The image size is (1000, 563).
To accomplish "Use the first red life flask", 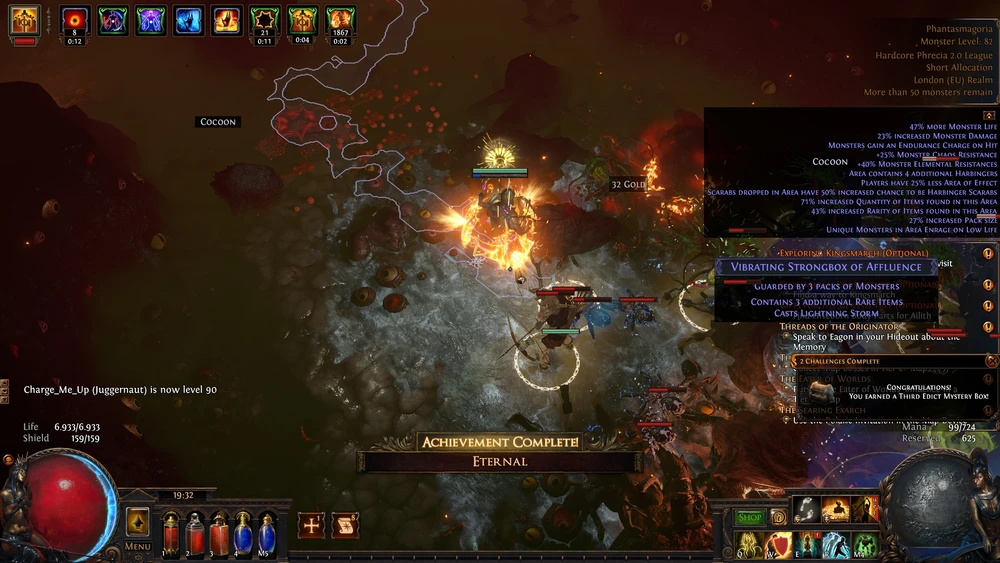I will [171, 533].
